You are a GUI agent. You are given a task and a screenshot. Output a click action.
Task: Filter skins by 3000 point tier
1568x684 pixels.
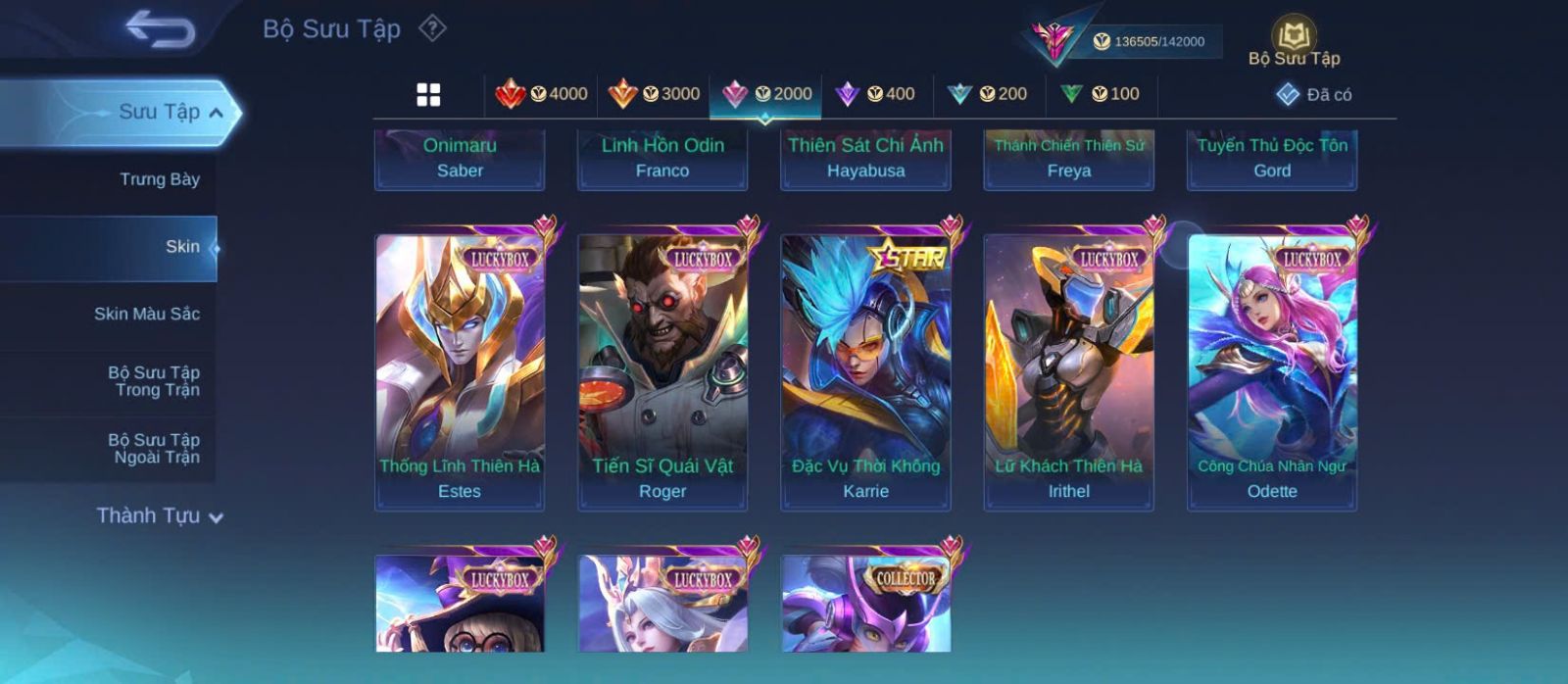pos(655,94)
